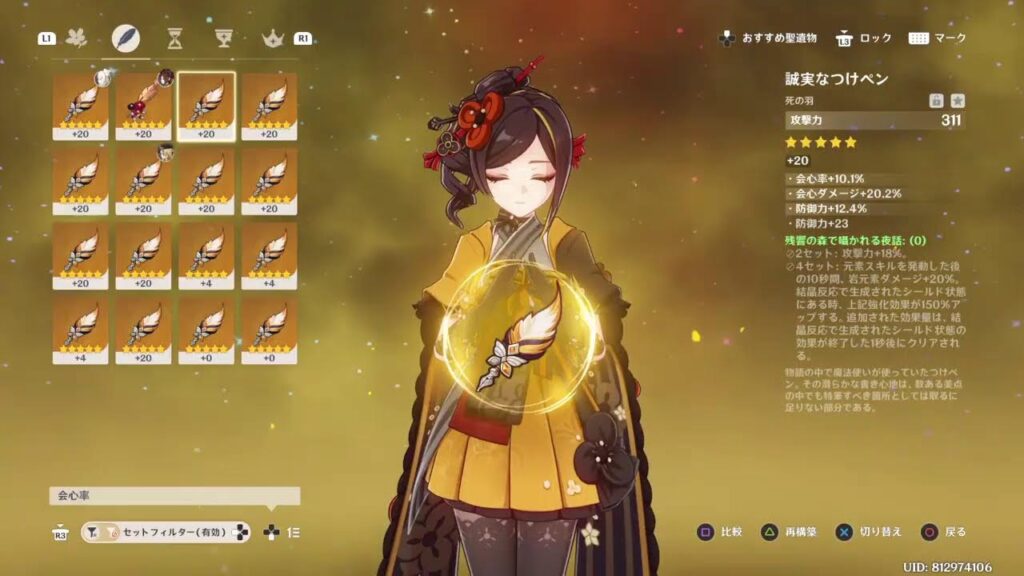Switch to the flower artifact tab
The width and height of the screenshot is (1024, 576).
tap(77, 38)
